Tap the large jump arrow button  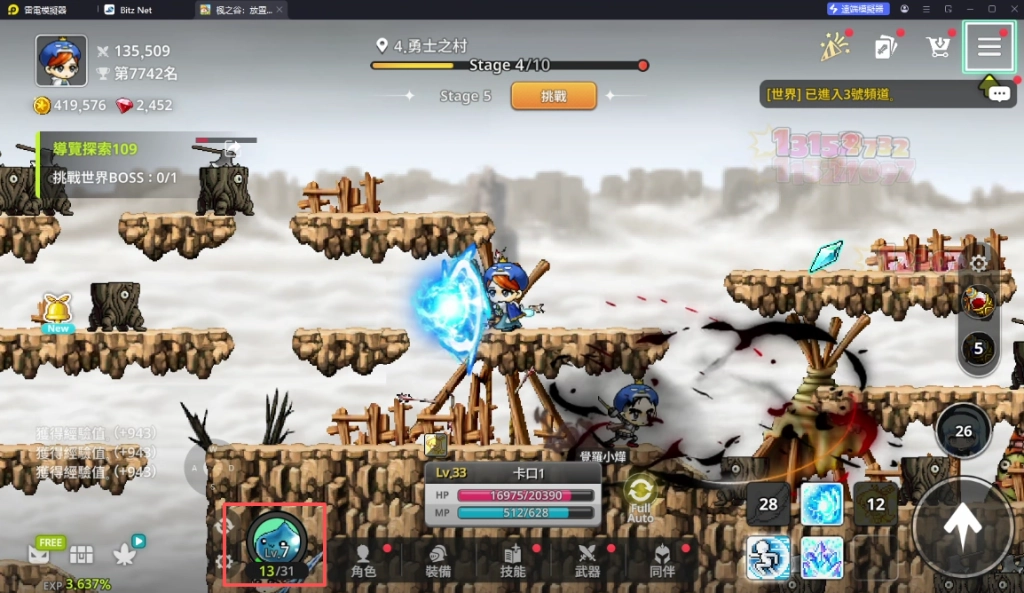pos(963,527)
